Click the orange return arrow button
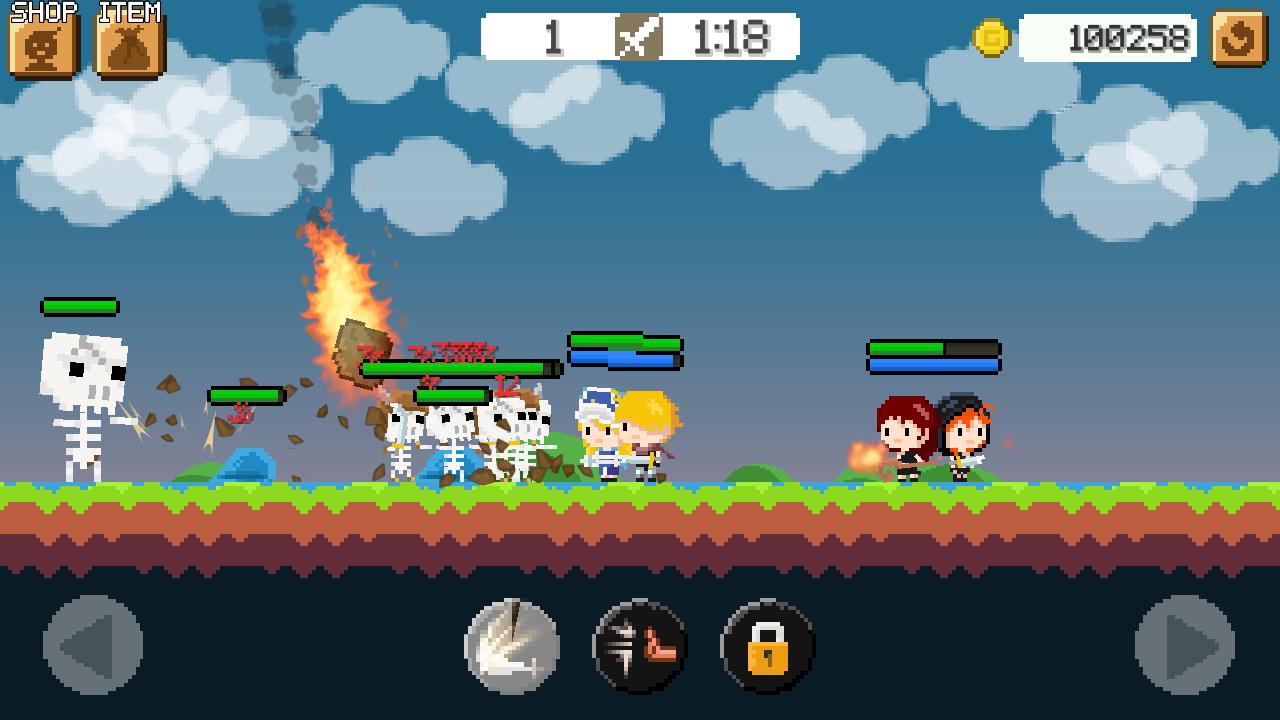Screen dimensions: 1280x720 click(x=1239, y=39)
